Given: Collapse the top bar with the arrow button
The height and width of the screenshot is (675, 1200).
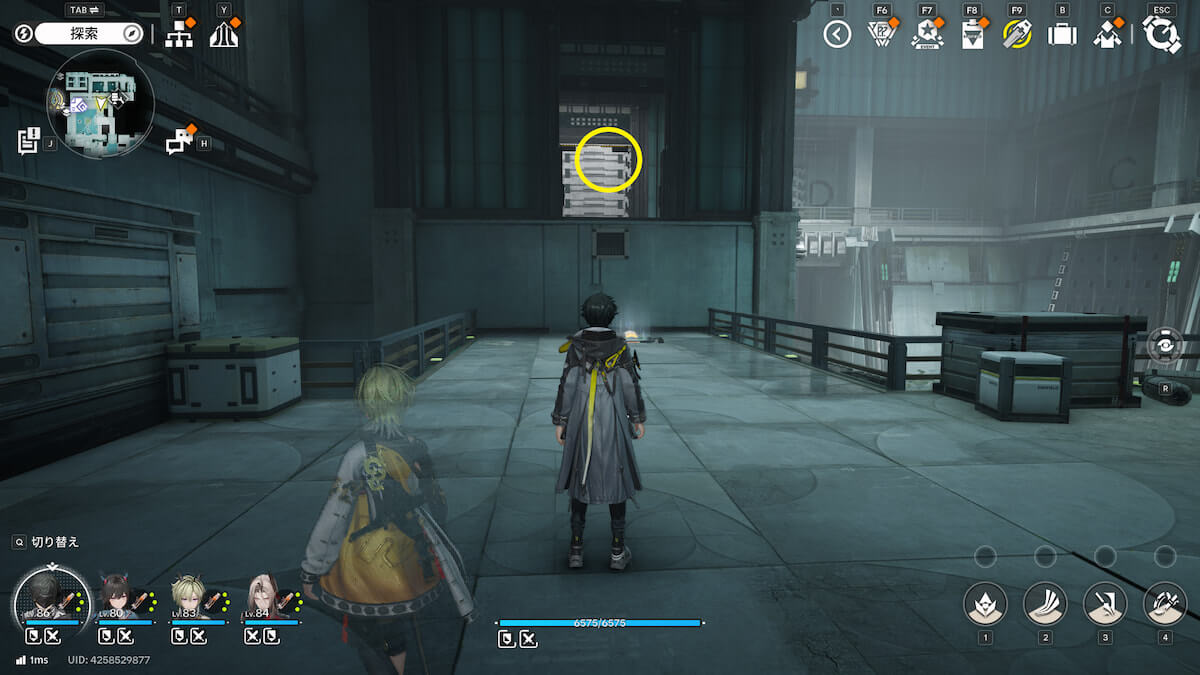Looking at the screenshot, I should pyautogui.click(x=837, y=34).
